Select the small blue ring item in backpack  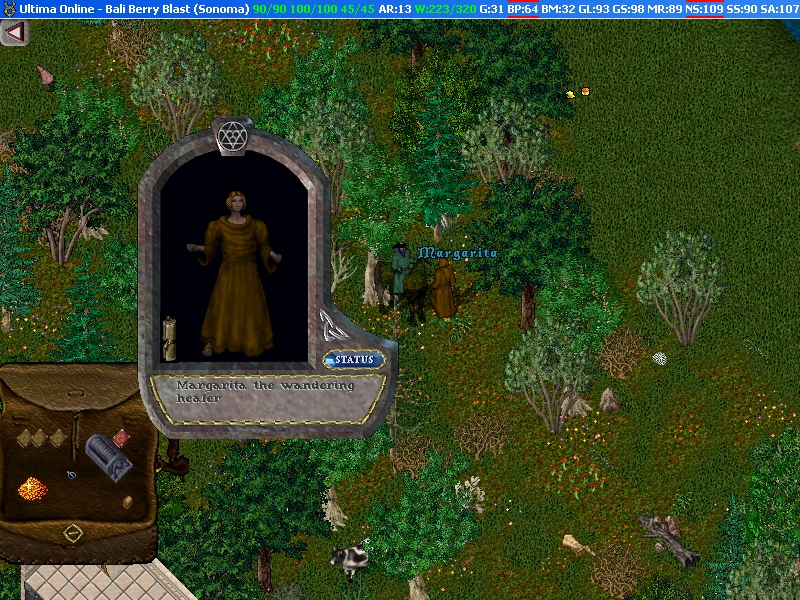[x=72, y=473]
